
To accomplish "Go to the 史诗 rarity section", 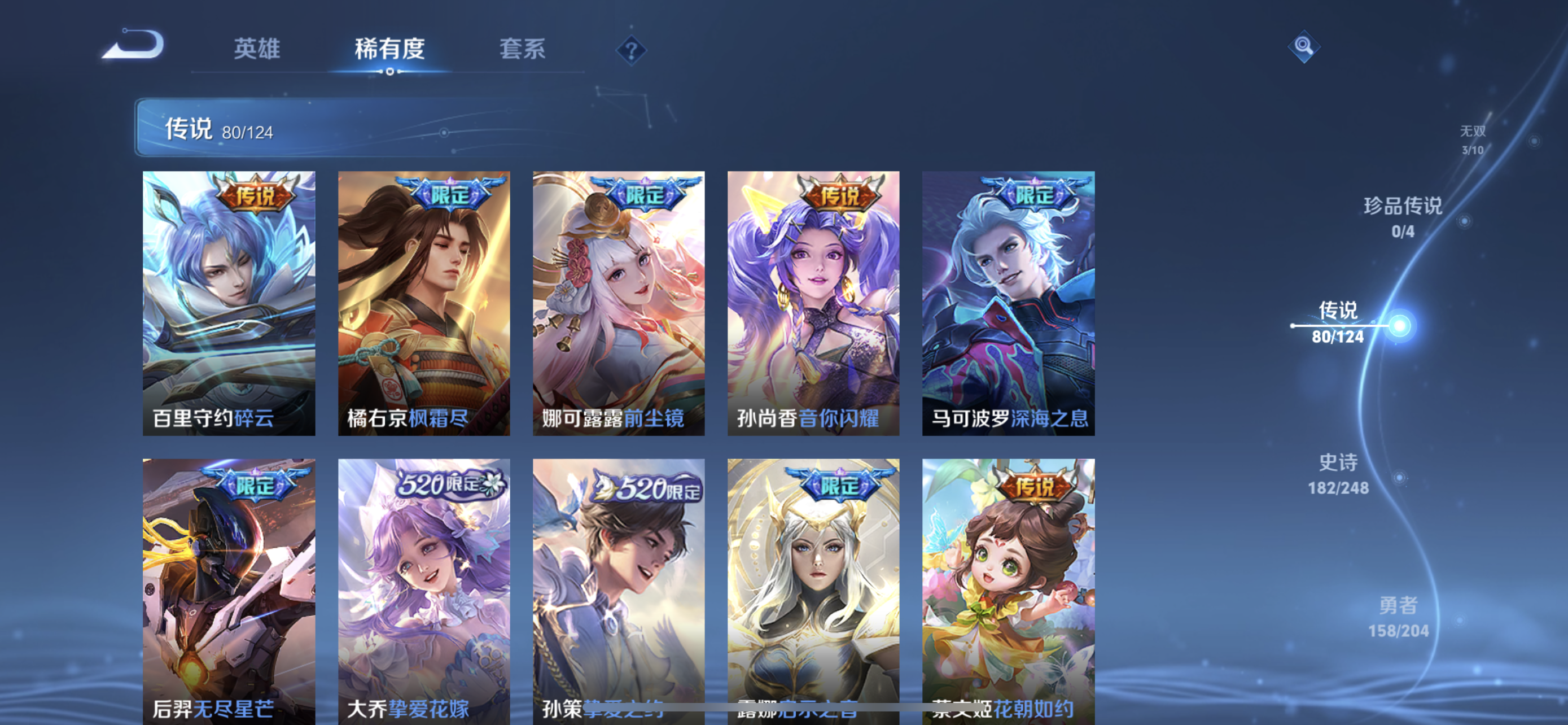I will (x=1338, y=474).
